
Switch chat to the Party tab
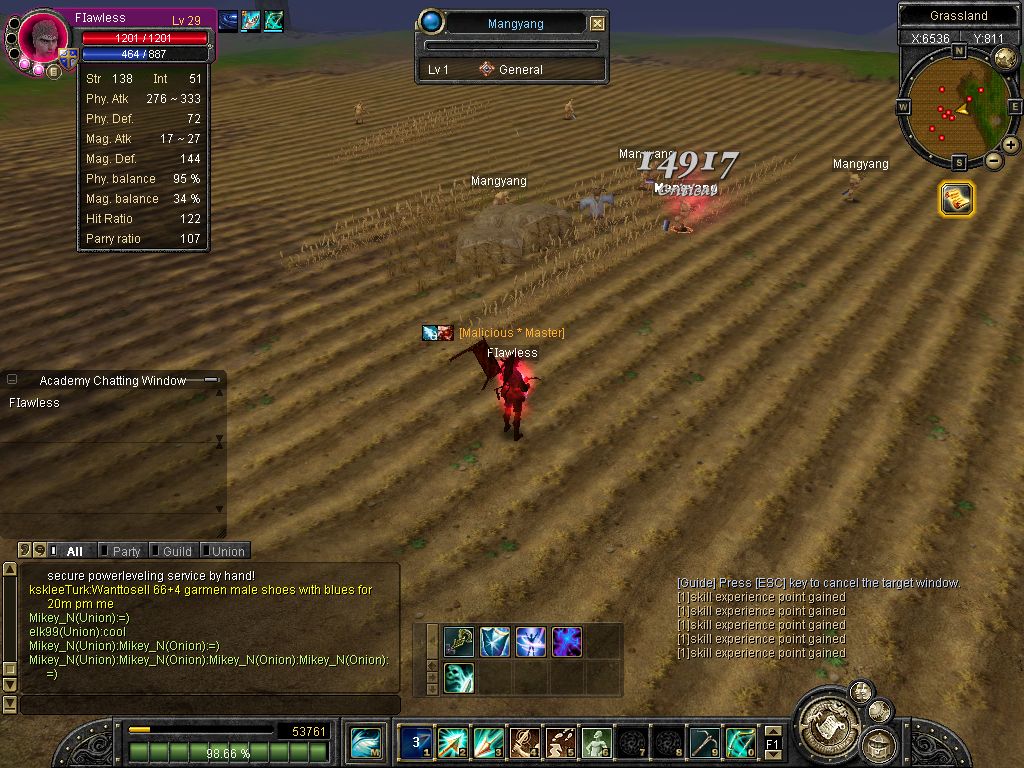tap(126, 551)
